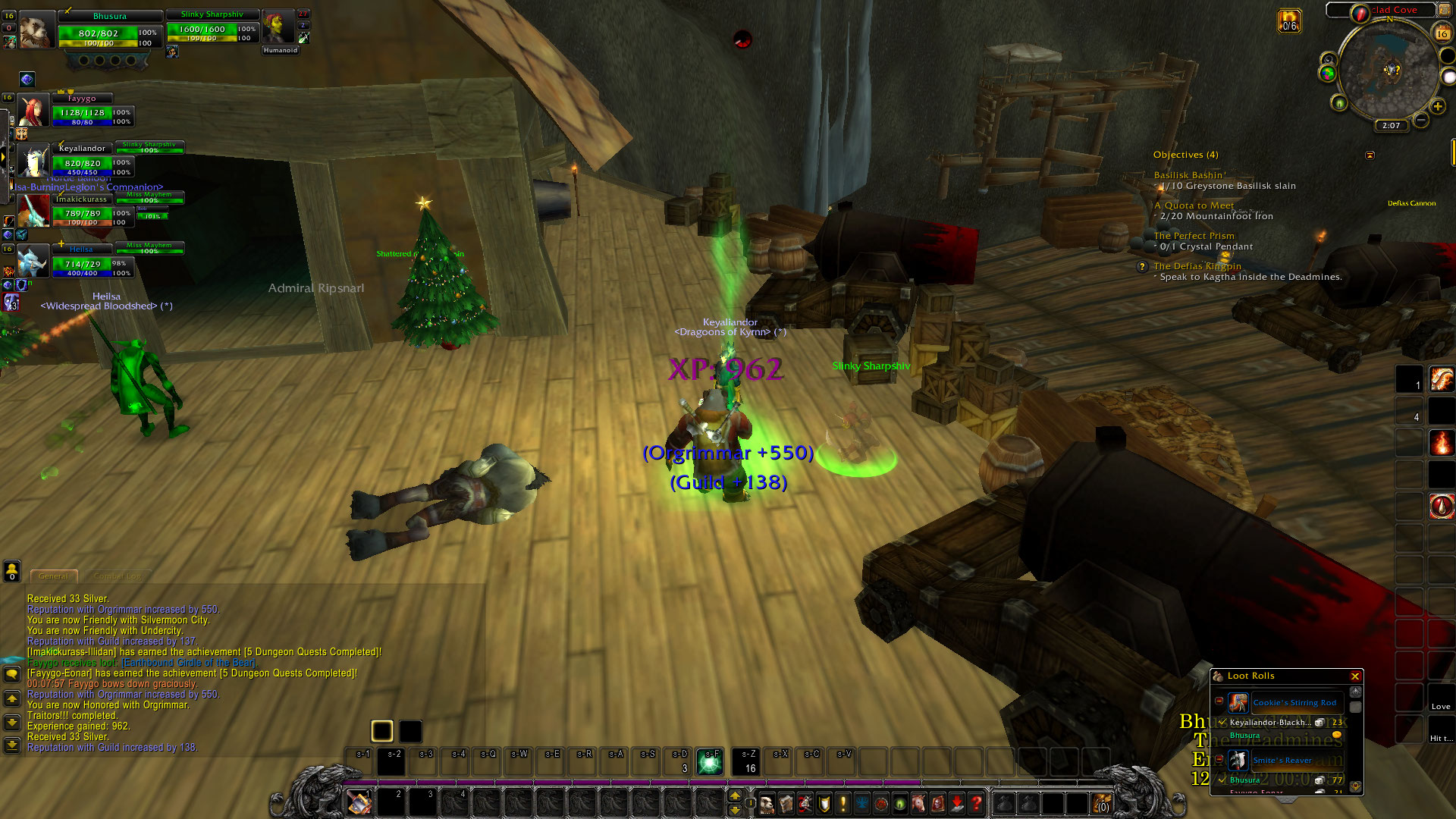Activate the glowing green ability on slot s-F
The width and height of the screenshot is (1456, 819).
coord(710,761)
